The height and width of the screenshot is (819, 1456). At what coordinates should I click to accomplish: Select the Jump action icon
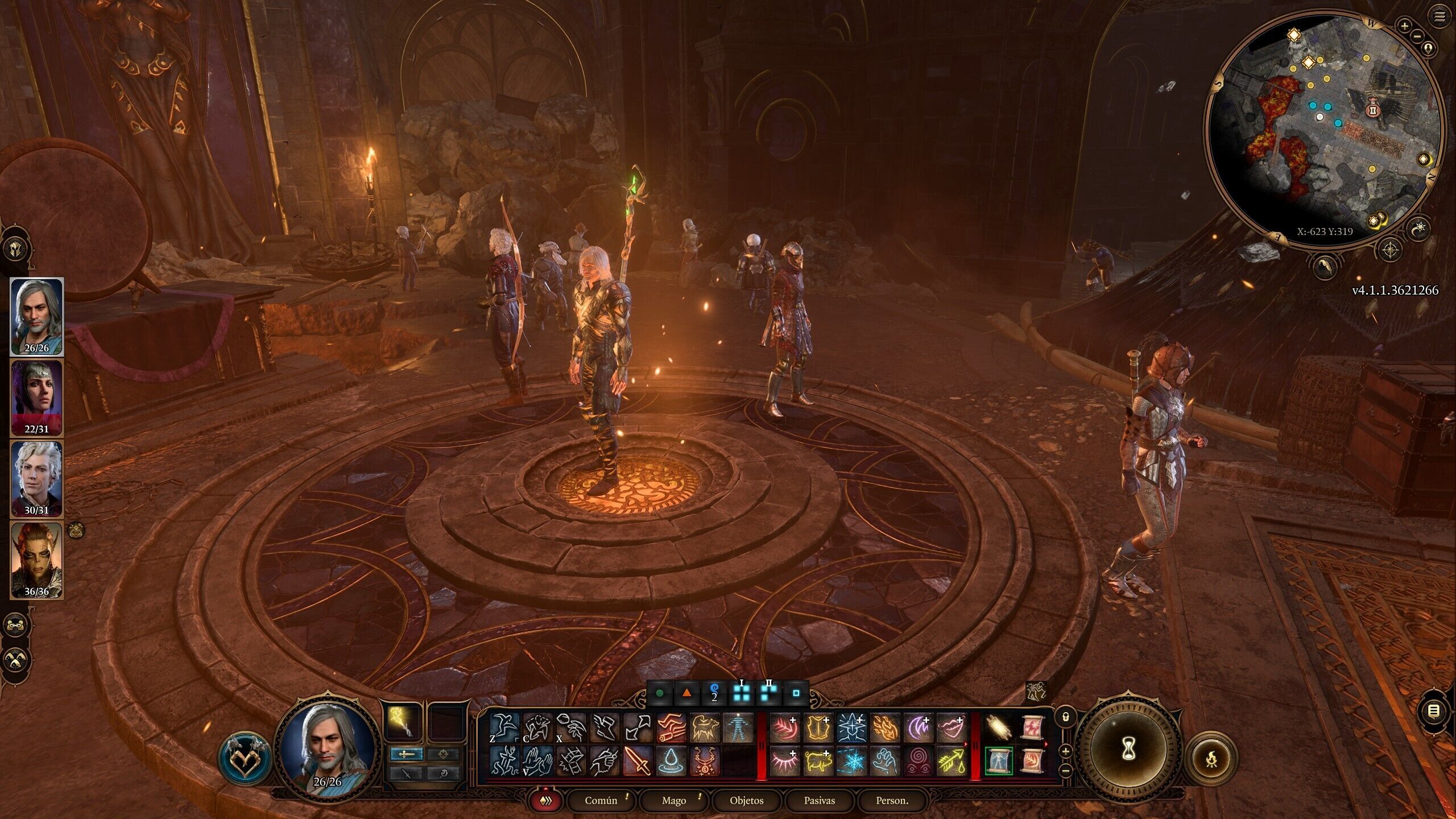[x=505, y=728]
